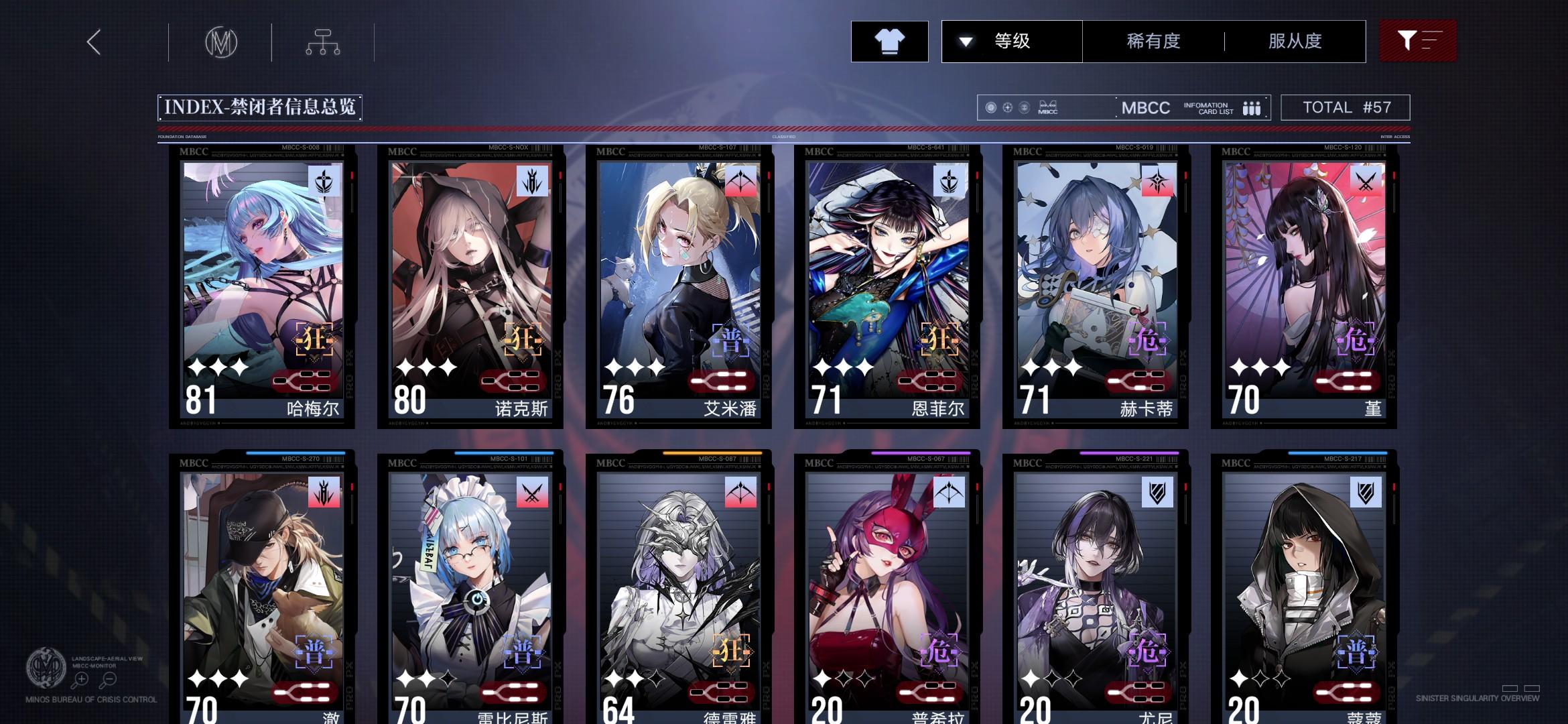Image resolution: width=1568 pixels, height=724 pixels.
Task: Click the back arrow at top left
Action: [94, 42]
